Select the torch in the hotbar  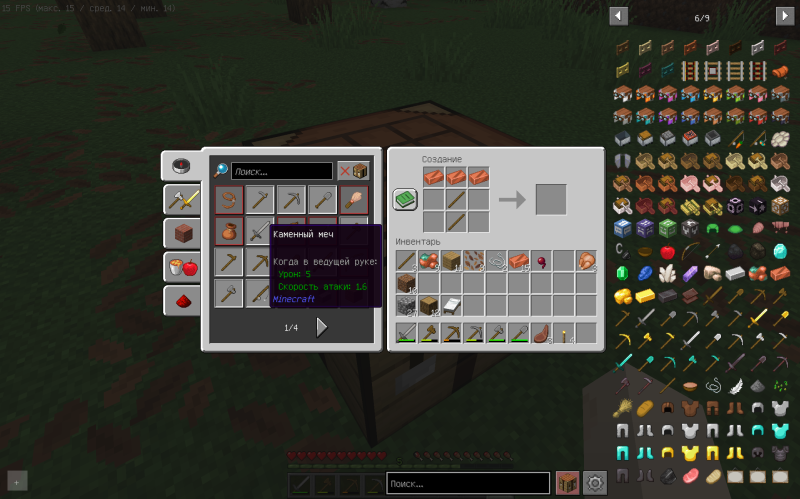(x=564, y=333)
